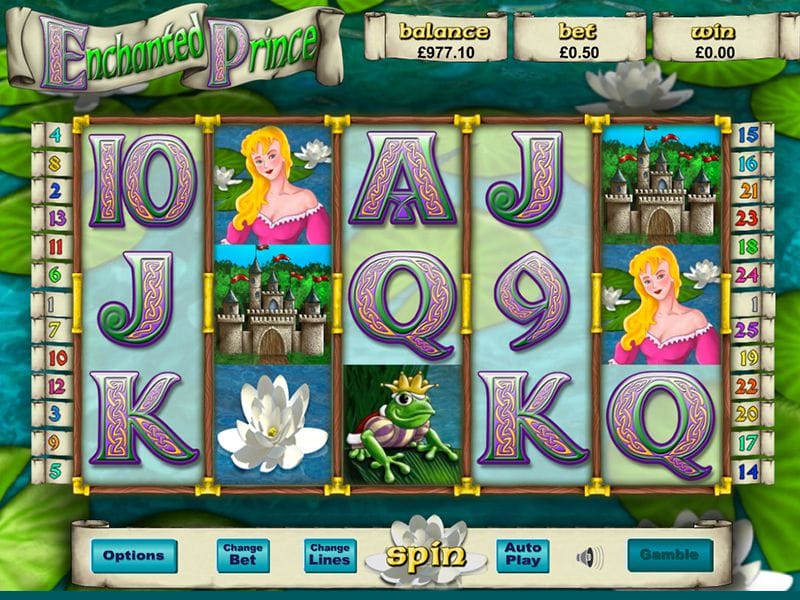The width and height of the screenshot is (800, 600).
Task: Choose the Gamble button
Action: 670,555
